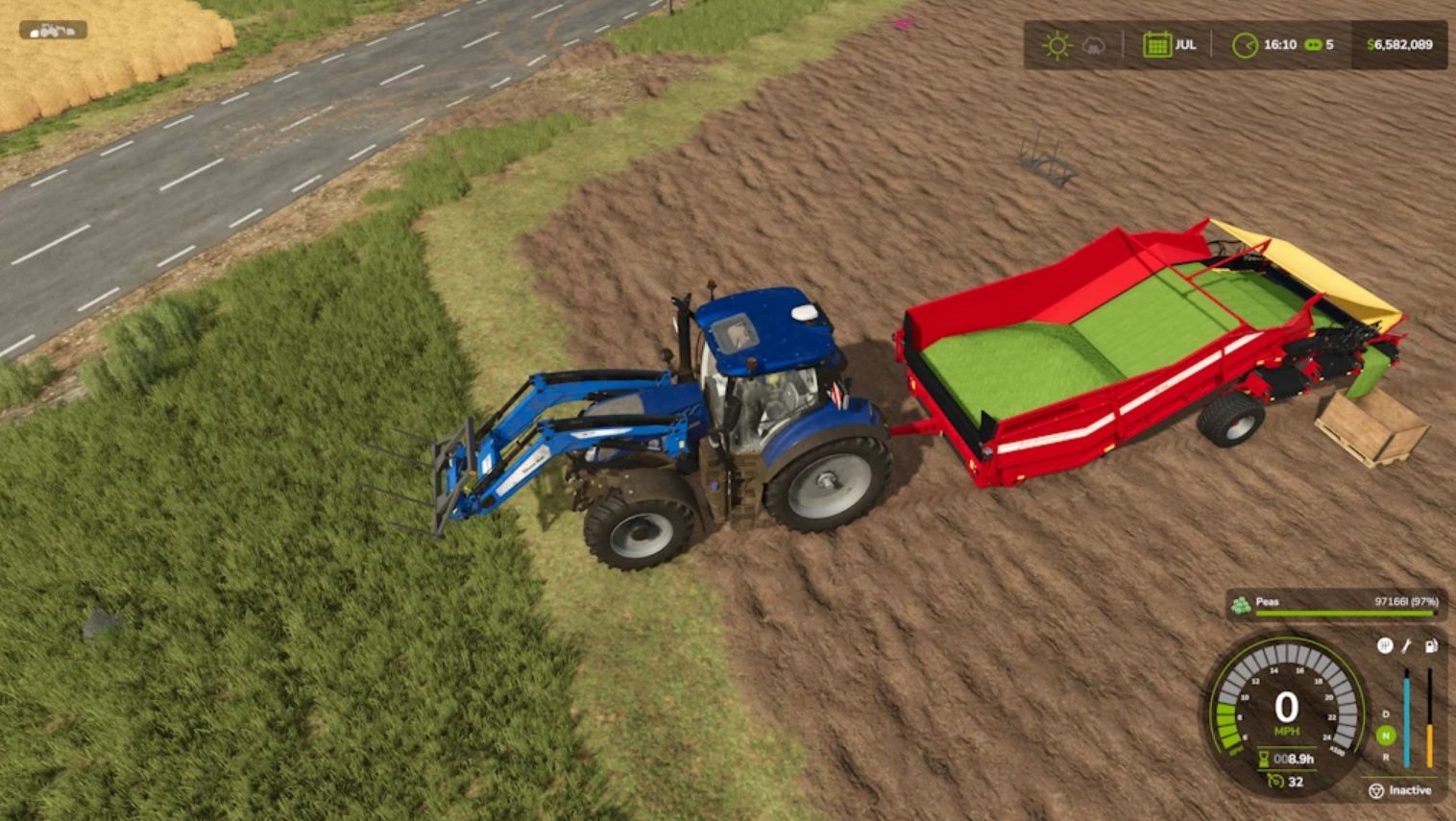Select the cloudy forecast icon
The width and height of the screenshot is (1456, 821).
(x=1093, y=45)
